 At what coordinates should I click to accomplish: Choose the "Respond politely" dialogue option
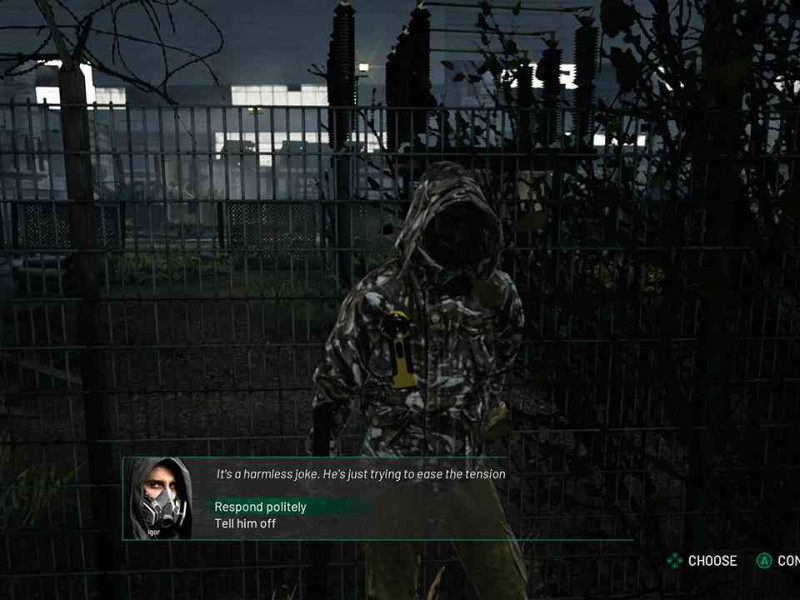tap(261, 507)
